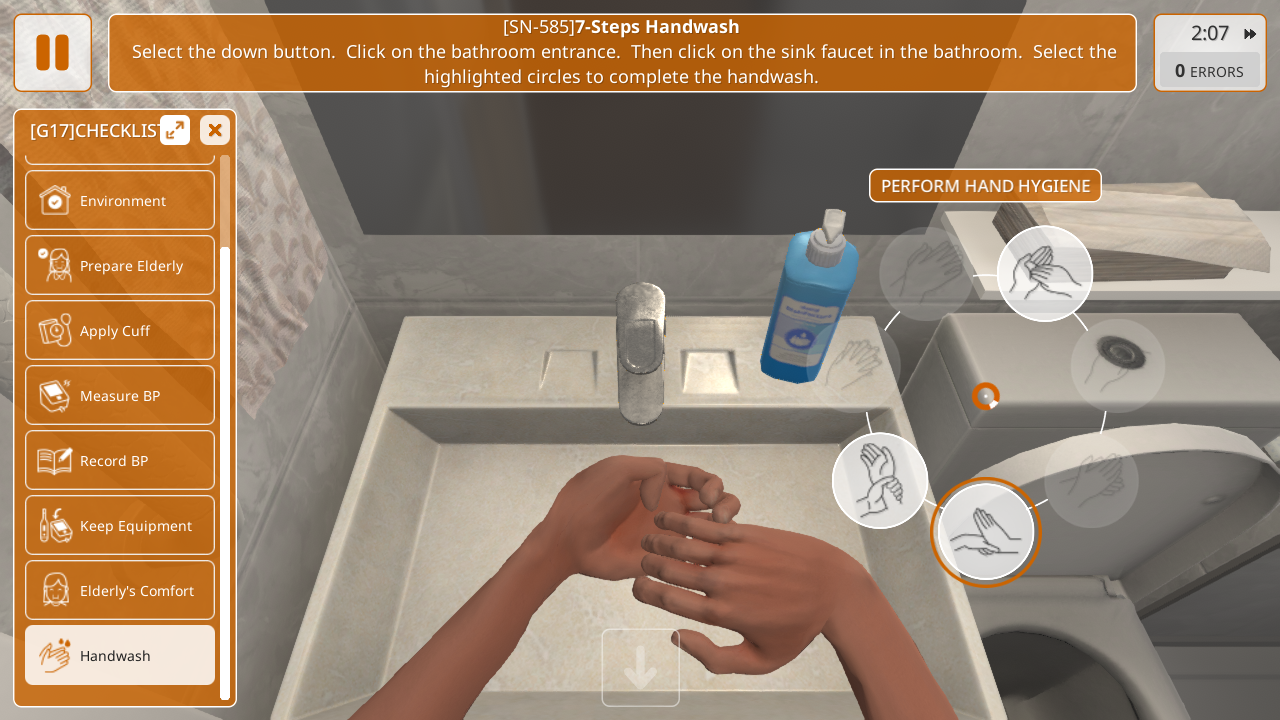Expand the checklist panel

[x=175, y=130]
